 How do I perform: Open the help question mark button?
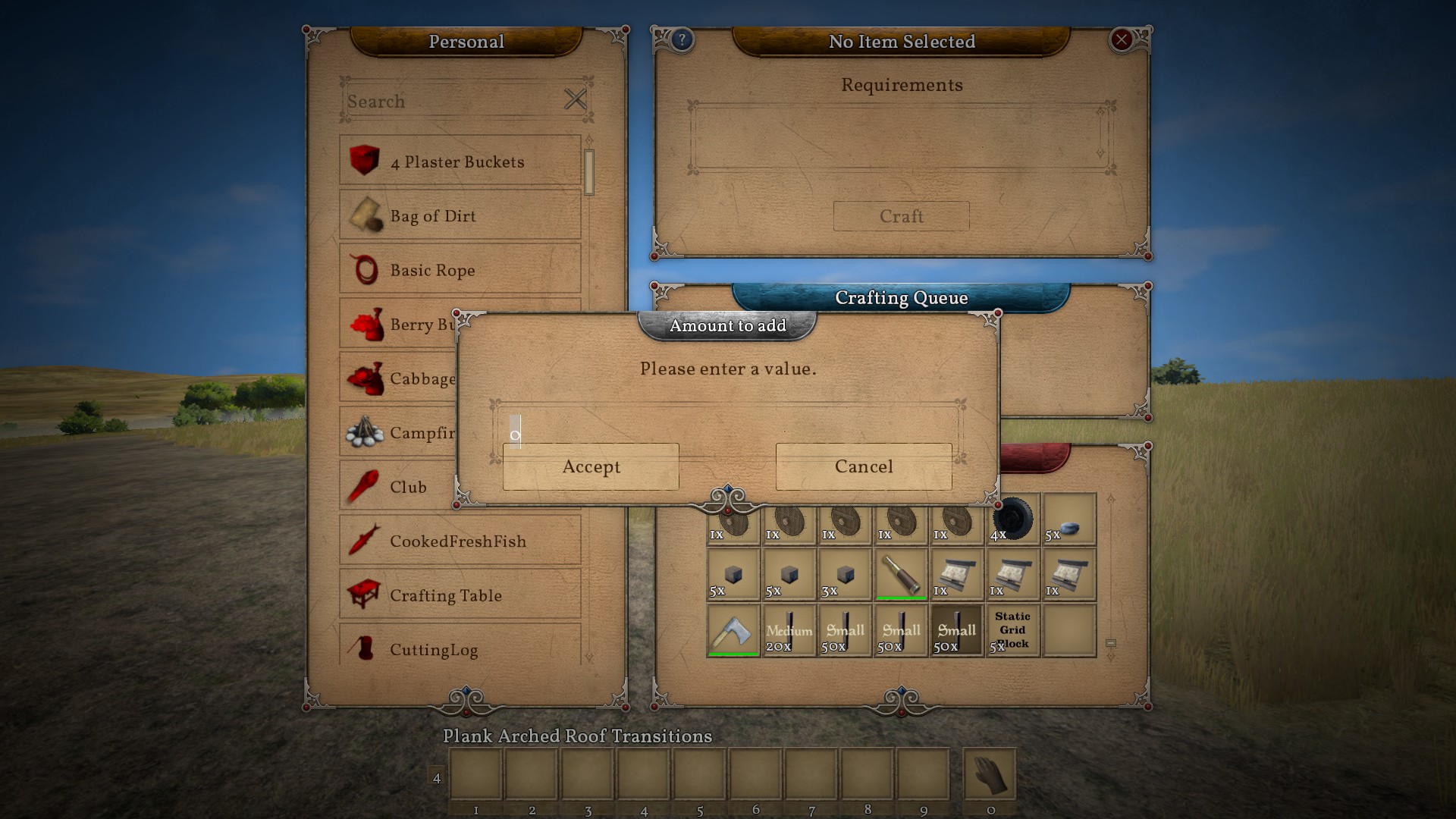click(x=682, y=40)
